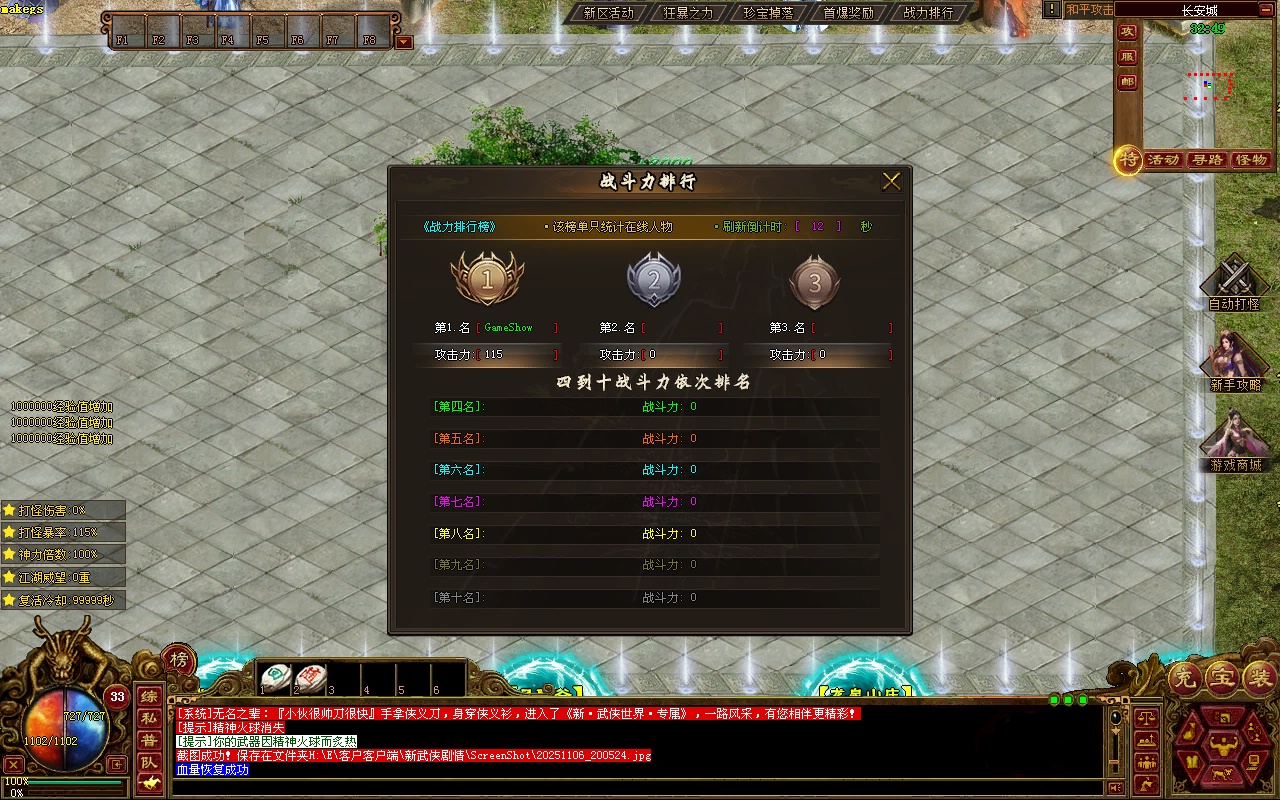Click the round 装 equipment button
The image size is (1280, 800).
(1259, 679)
